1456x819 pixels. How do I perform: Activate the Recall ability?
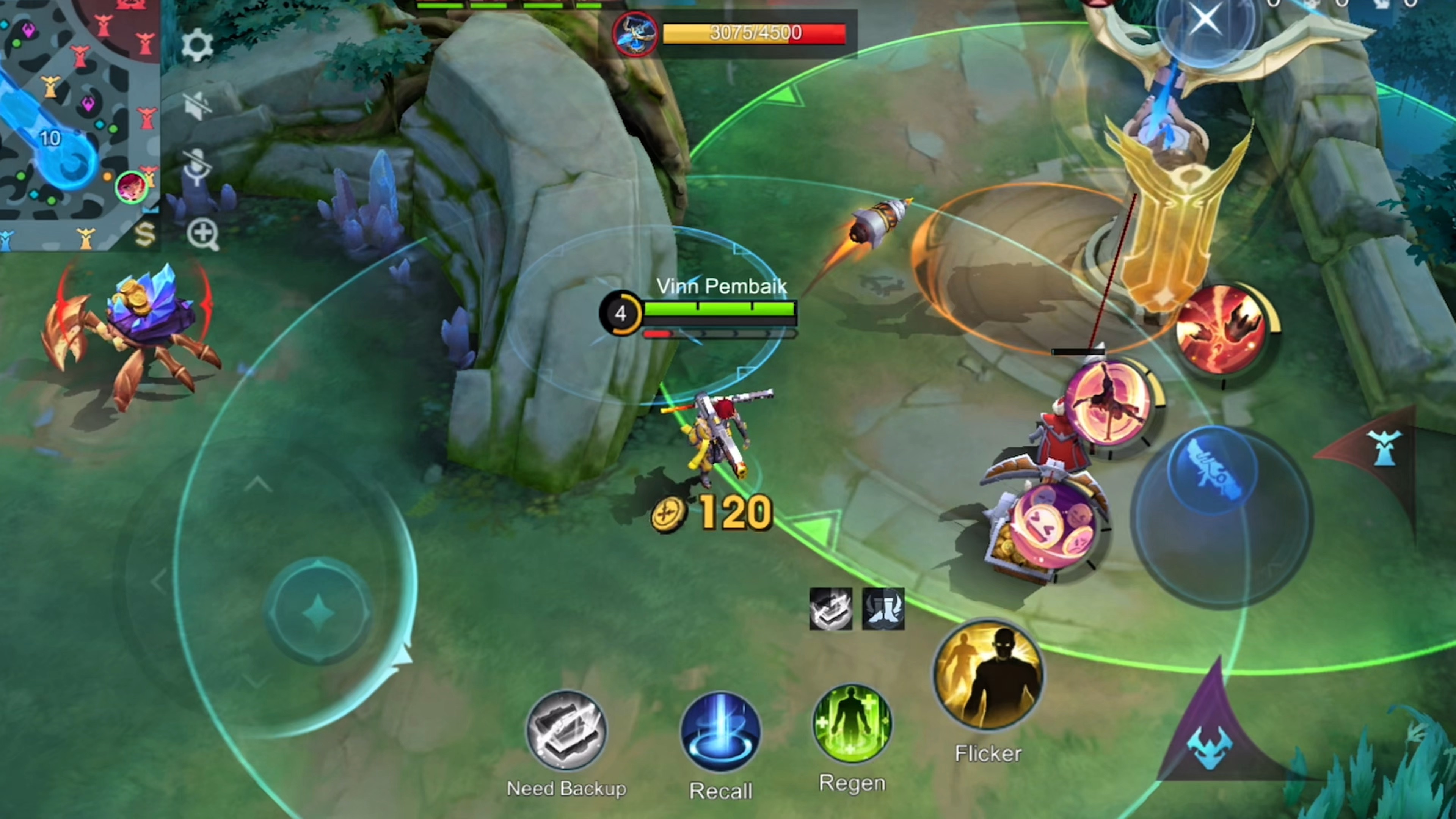(x=721, y=733)
